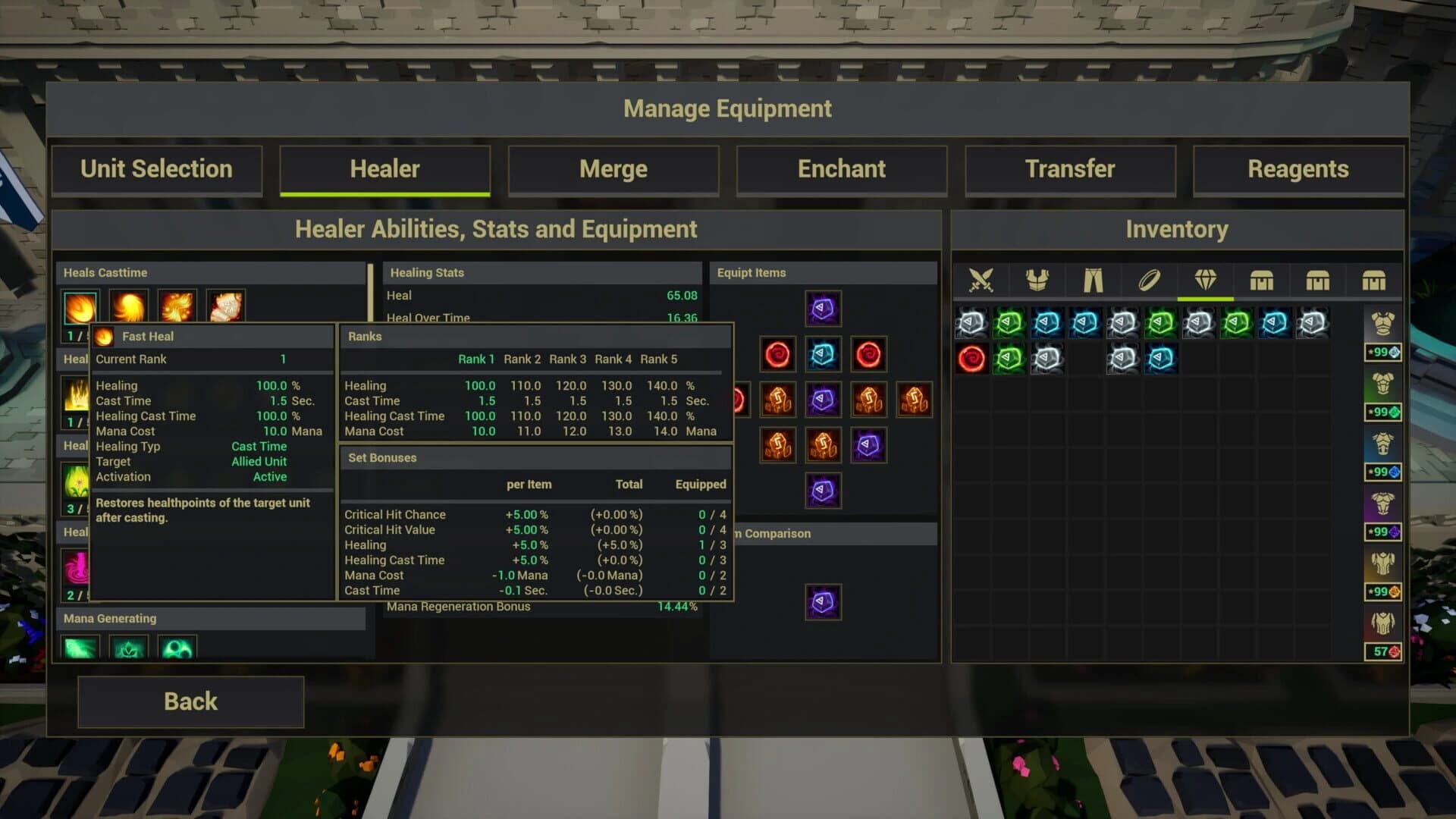Click the Back button
Screen dimensions: 1456x819
click(x=190, y=701)
